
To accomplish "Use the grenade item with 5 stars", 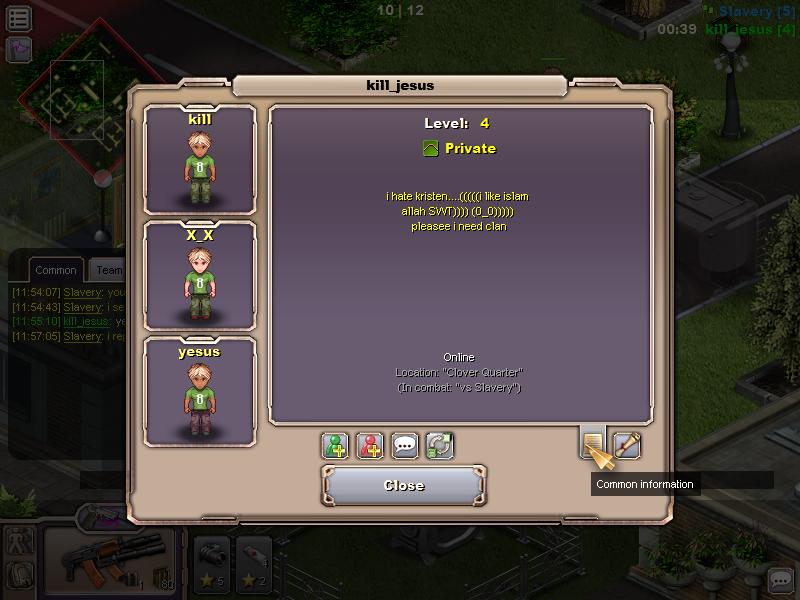I will click(x=210, y=562).
